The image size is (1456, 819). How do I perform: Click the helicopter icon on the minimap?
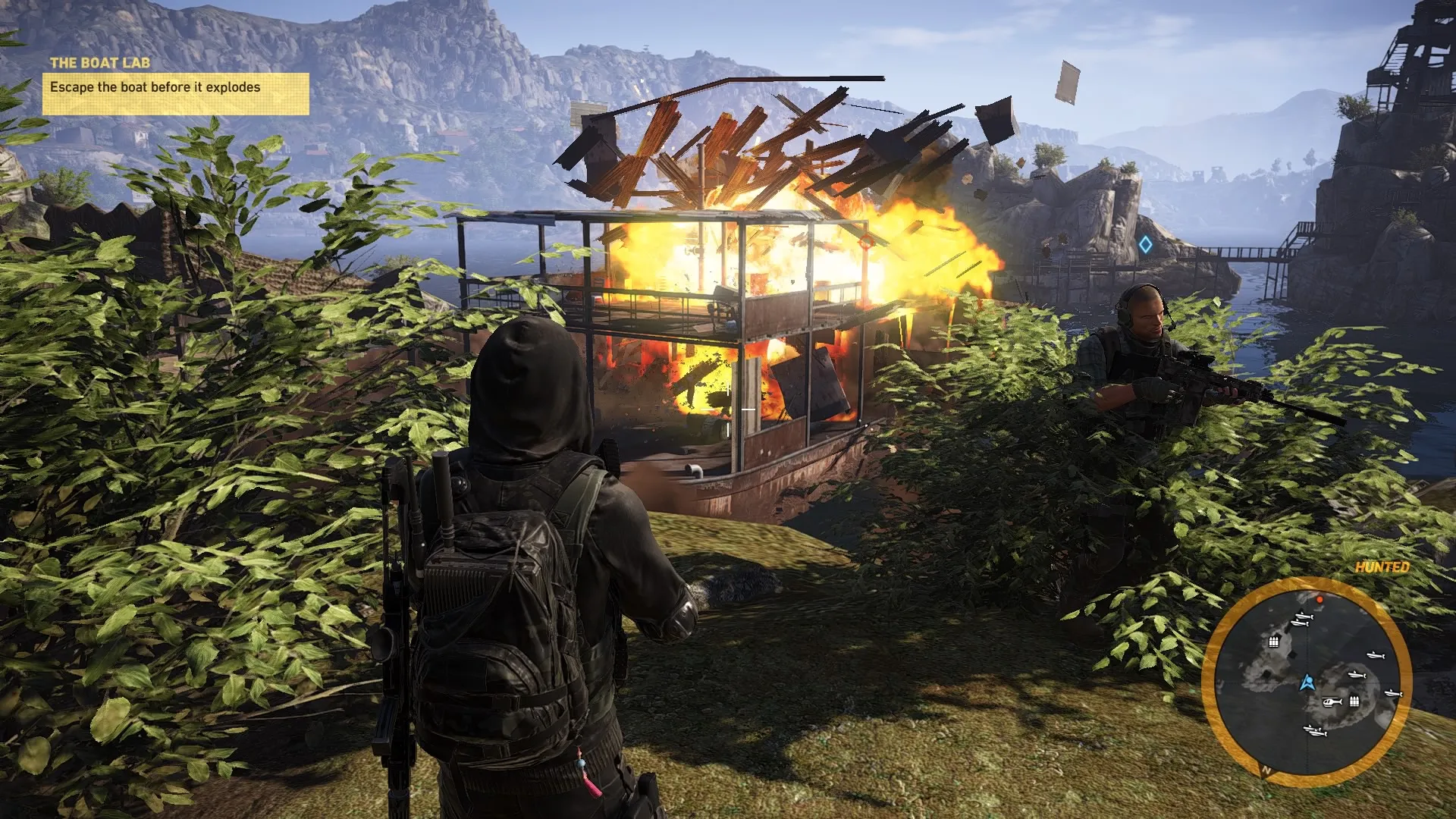tap(1332, 702)
